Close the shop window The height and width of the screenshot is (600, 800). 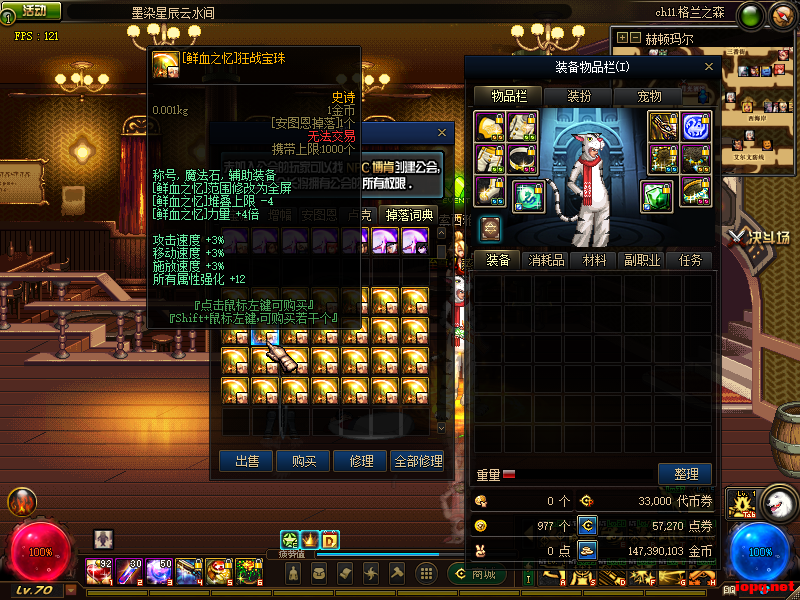[442, 132]
